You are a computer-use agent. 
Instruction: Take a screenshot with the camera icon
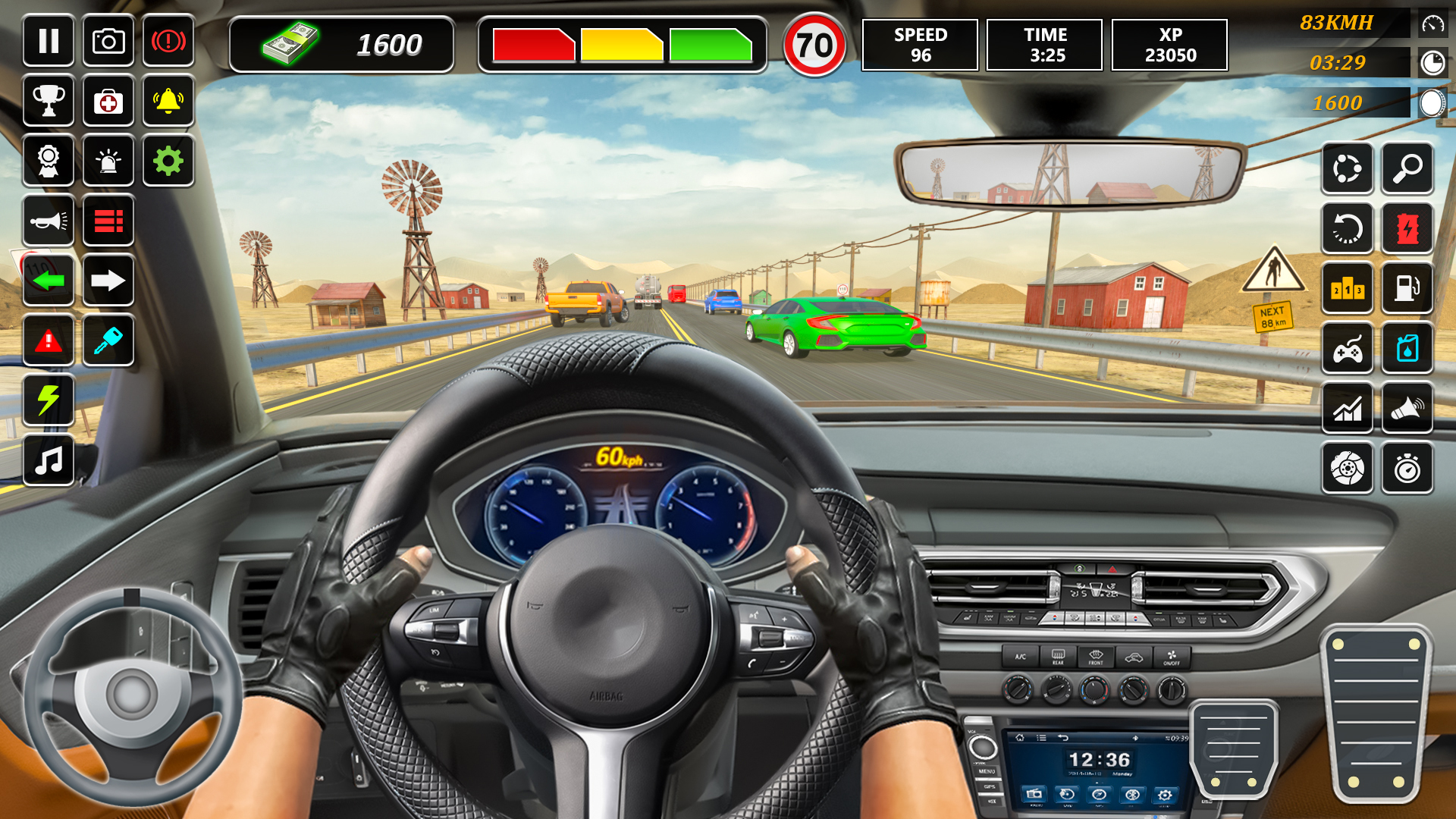click(108, 41)
